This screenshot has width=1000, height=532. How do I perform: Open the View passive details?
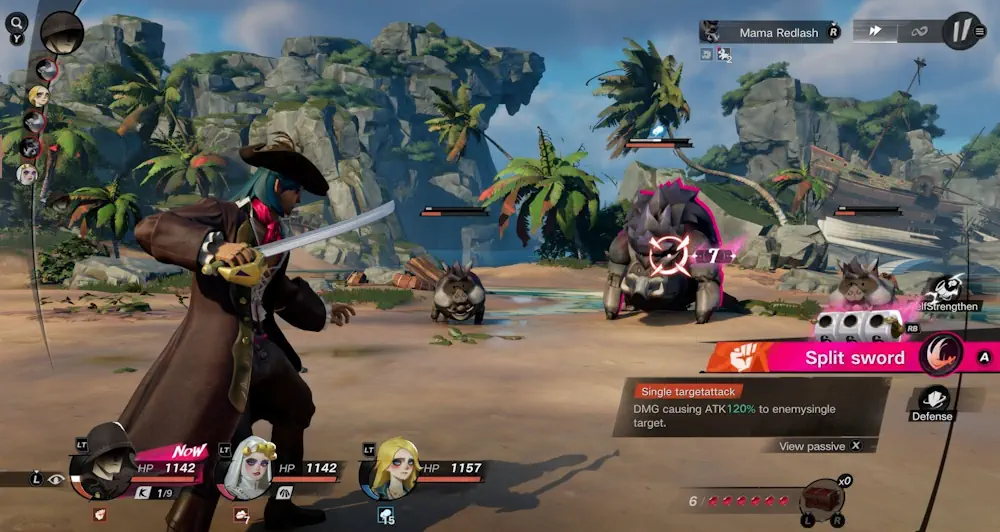click(x=819, y=446)
